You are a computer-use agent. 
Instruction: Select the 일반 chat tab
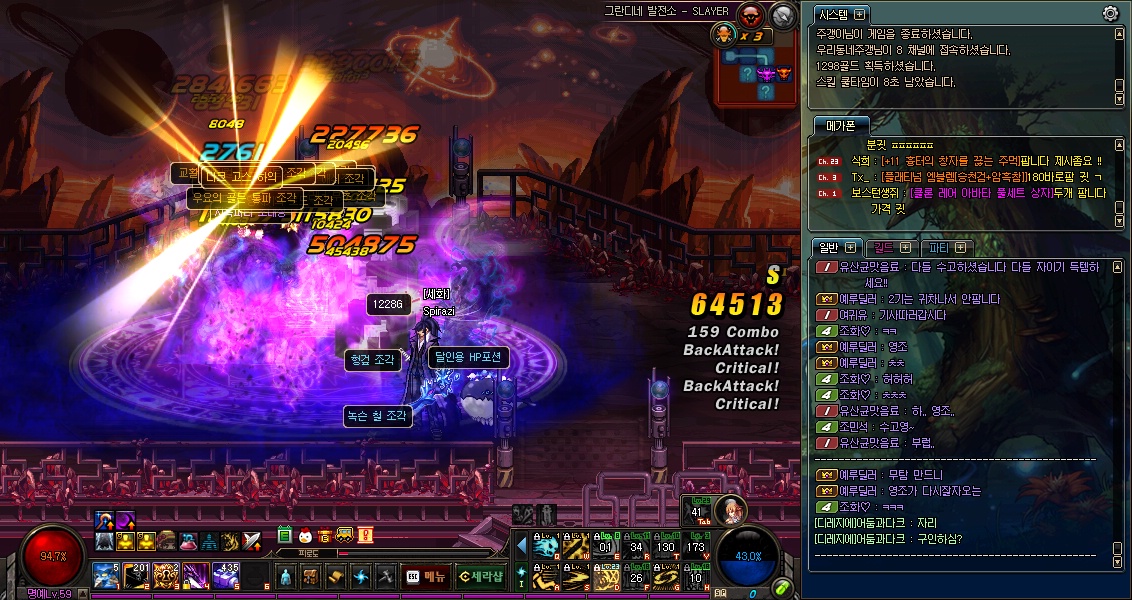point(836,247)
